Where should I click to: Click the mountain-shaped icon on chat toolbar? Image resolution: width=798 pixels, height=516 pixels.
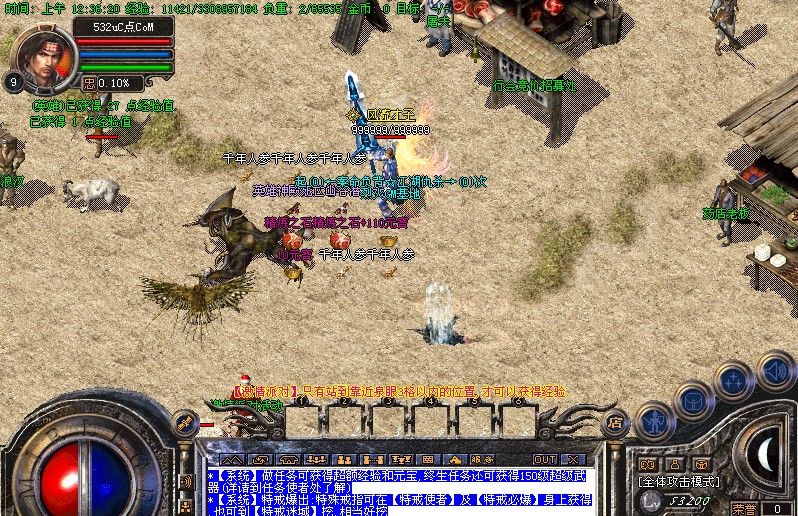[231, 459]
